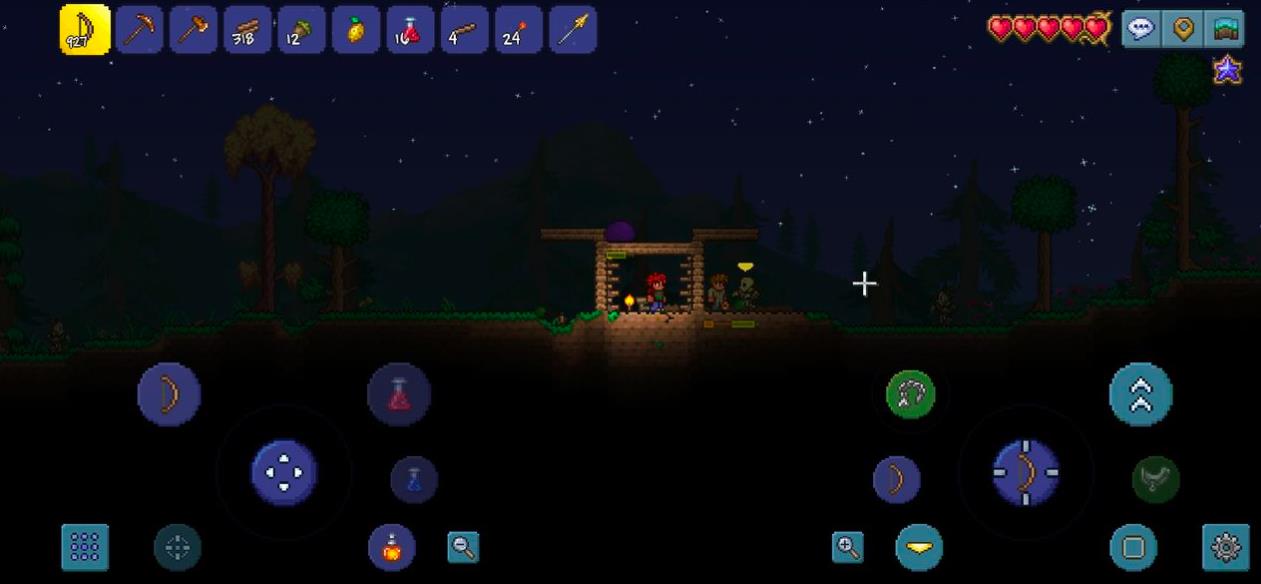
Task: Select the lemon item slot
Action: tap(355, 30)
